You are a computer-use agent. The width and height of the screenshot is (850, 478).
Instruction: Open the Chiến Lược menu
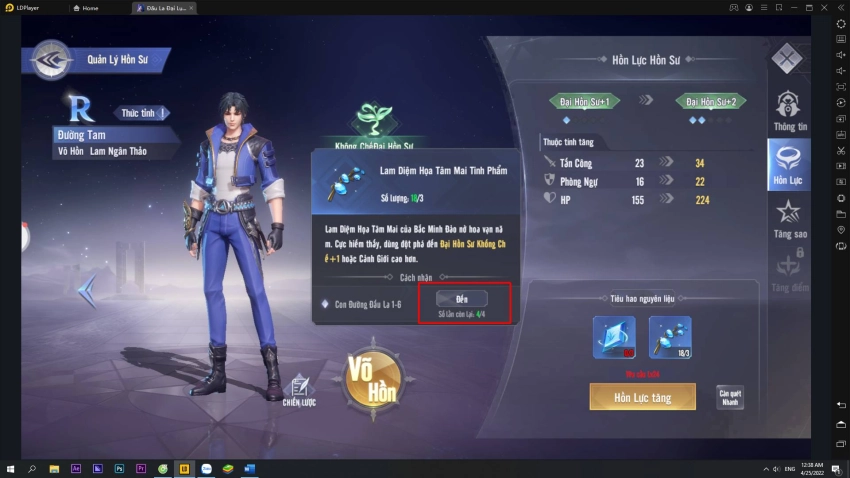click(299, 391)
